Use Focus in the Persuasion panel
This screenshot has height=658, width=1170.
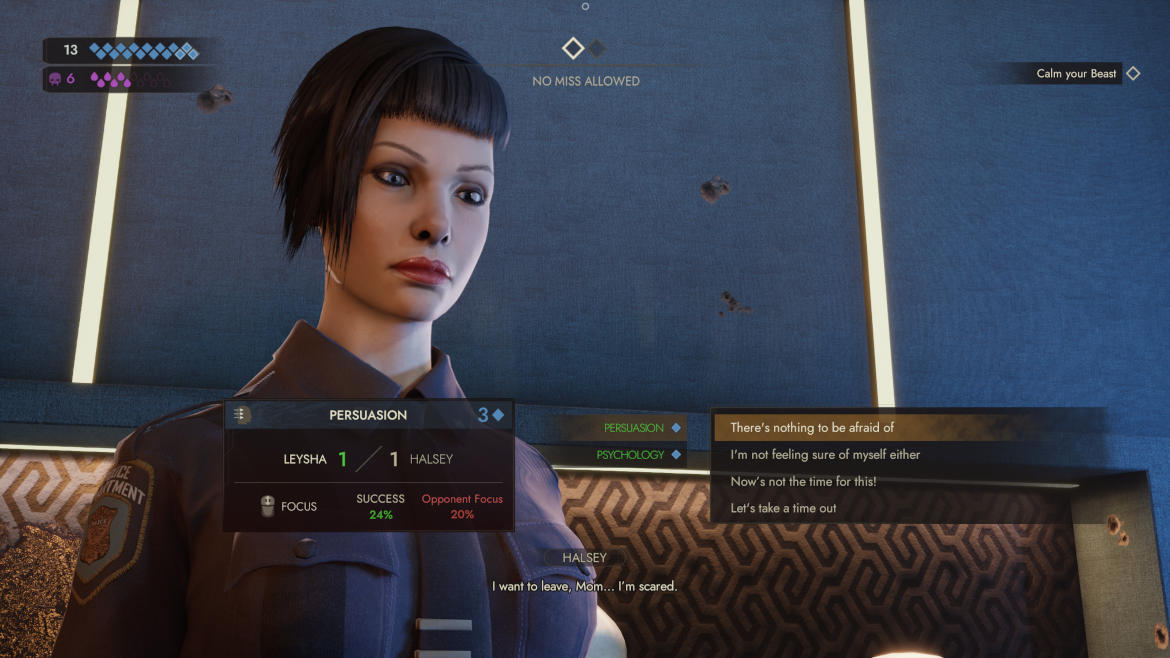coord(288,507)
